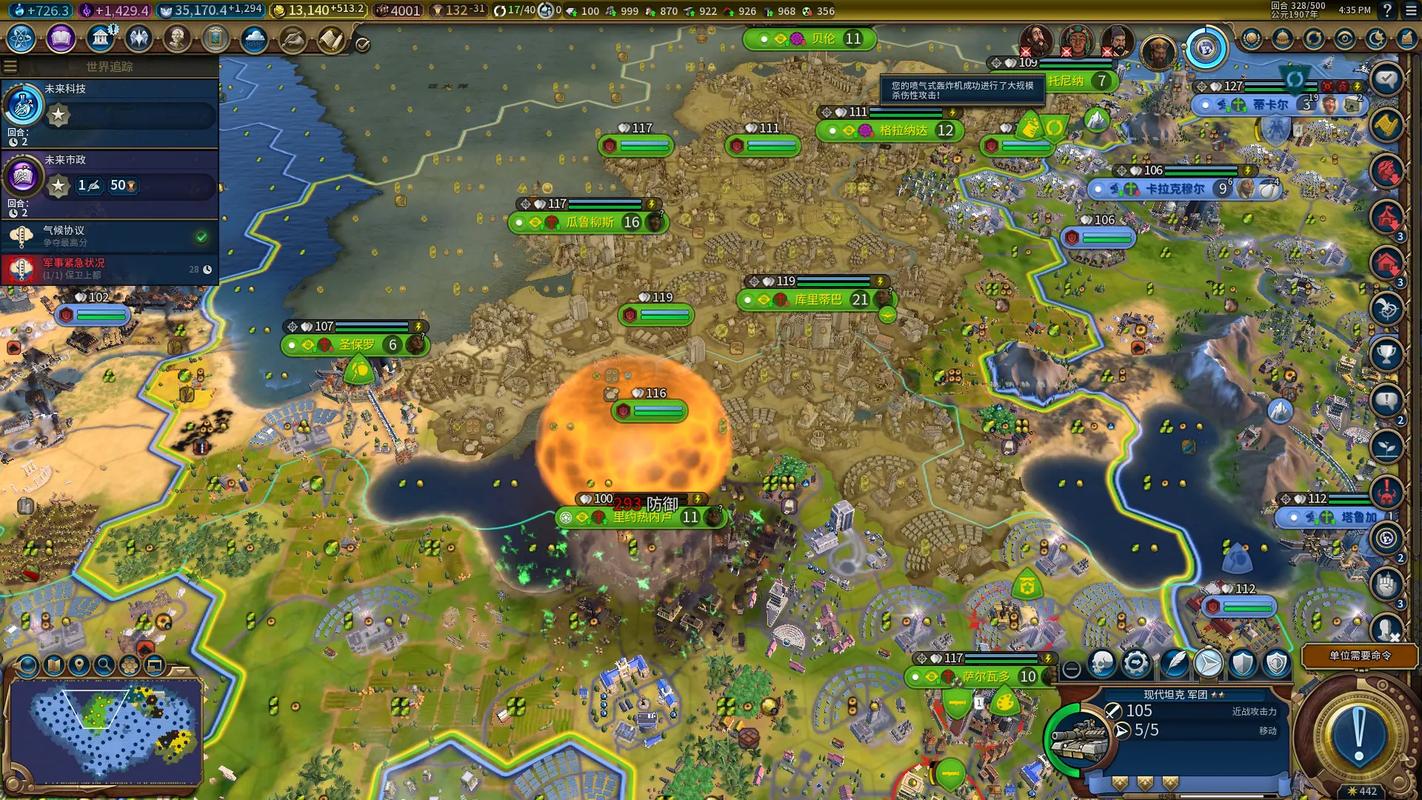Viewport: 1422px width, 800px height.
Task: Open the 军事紧急状况 emergency entry
Action: pos(110,268)
